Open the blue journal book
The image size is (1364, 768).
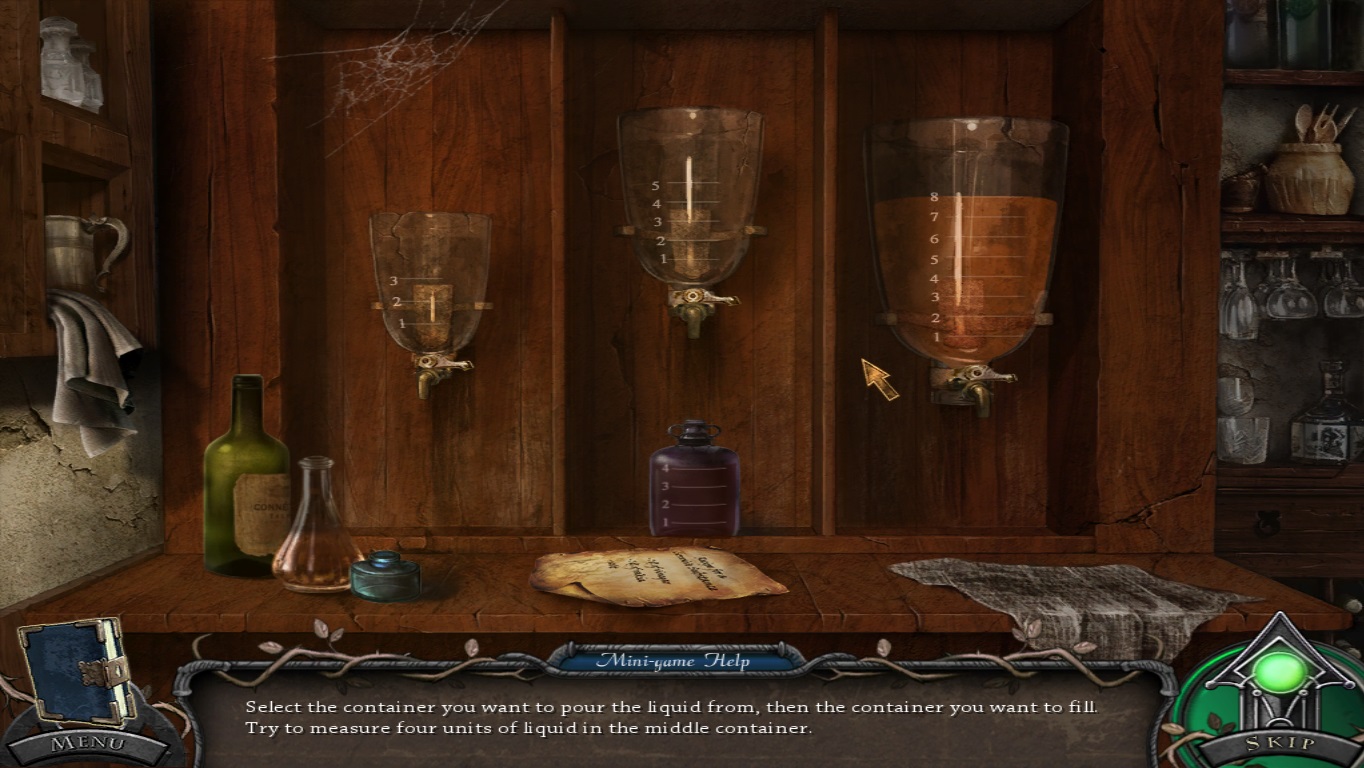[77, 670]
